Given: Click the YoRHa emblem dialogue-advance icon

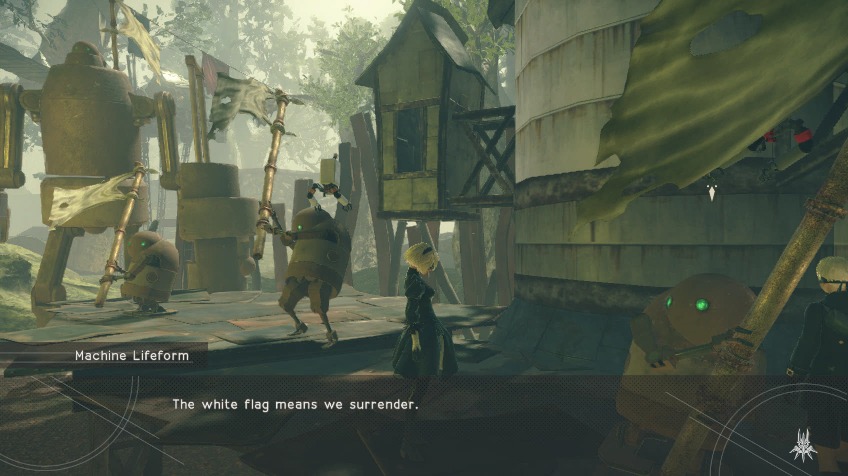Looking at the screenshot, I should (x=803, y=441).
